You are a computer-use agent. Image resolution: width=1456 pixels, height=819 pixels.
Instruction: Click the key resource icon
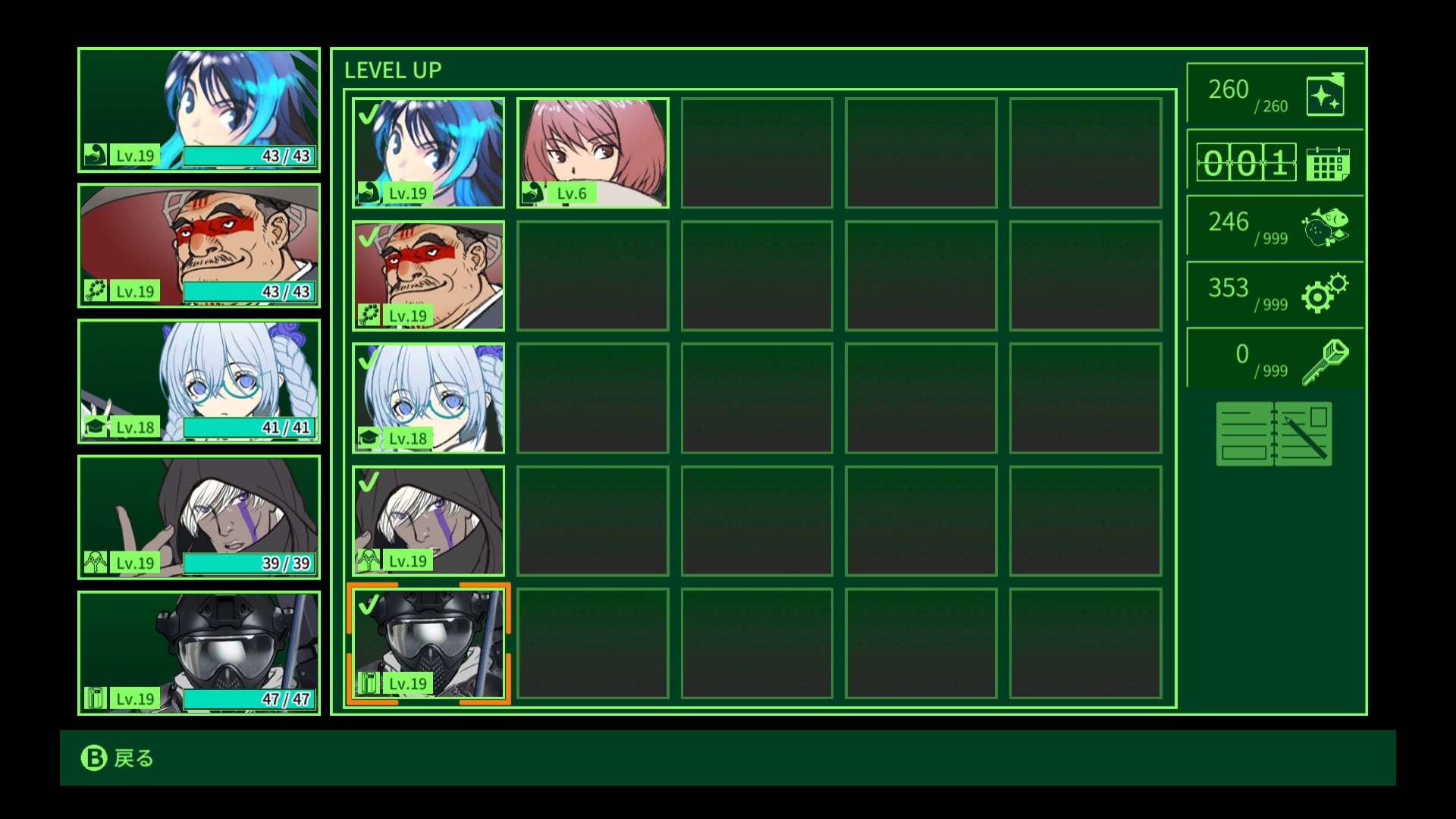click(1325, 361)
